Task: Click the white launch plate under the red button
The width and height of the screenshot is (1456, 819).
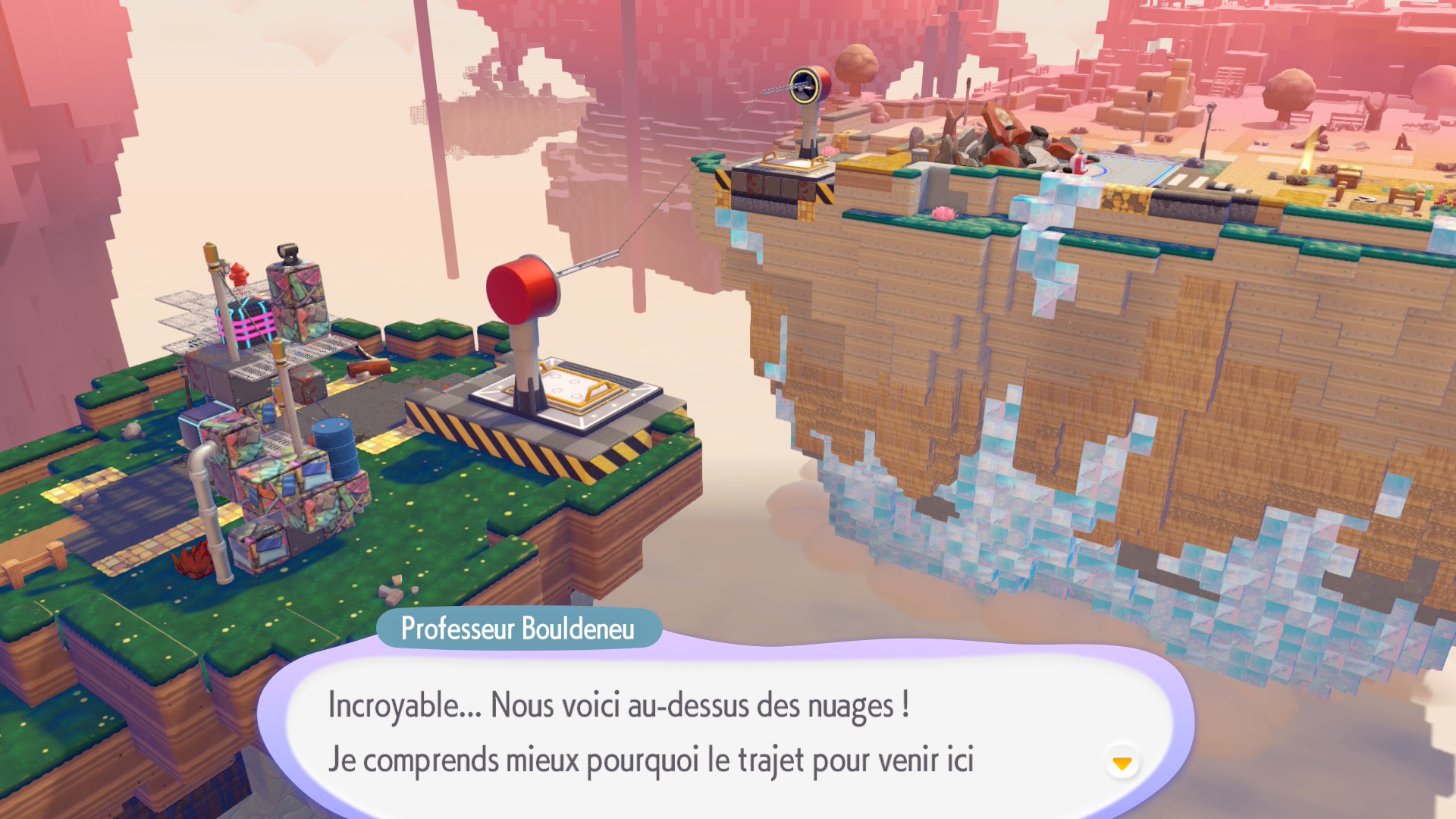Action: click(561, 397)
